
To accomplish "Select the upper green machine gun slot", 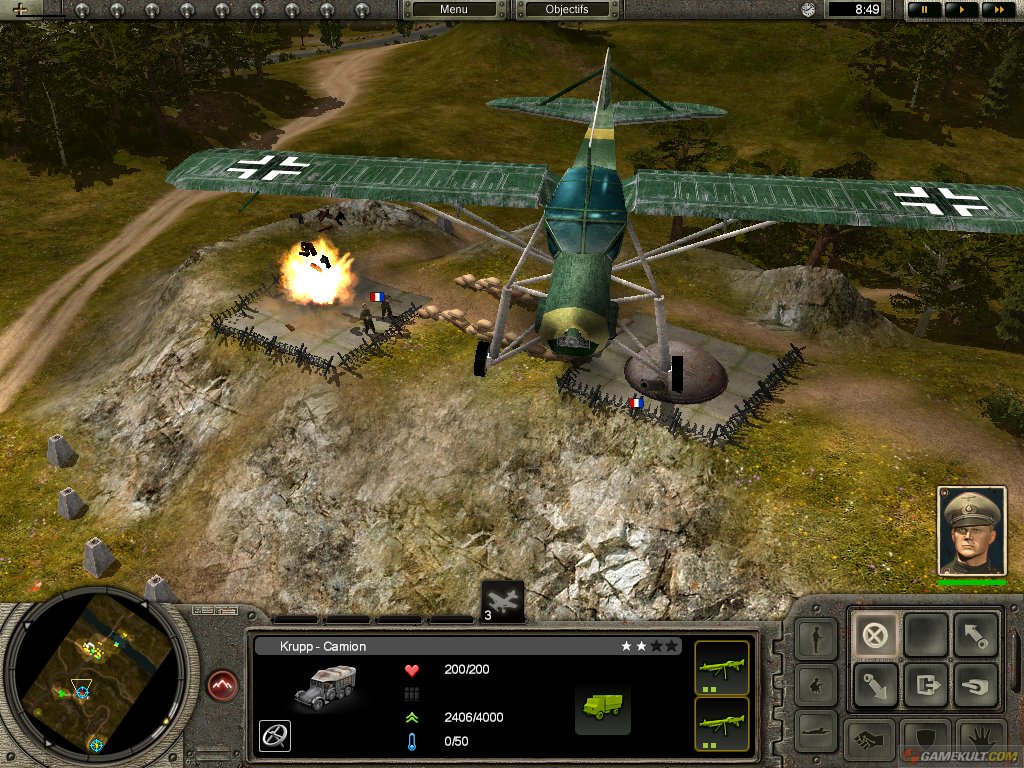I will tap(721, 667).
